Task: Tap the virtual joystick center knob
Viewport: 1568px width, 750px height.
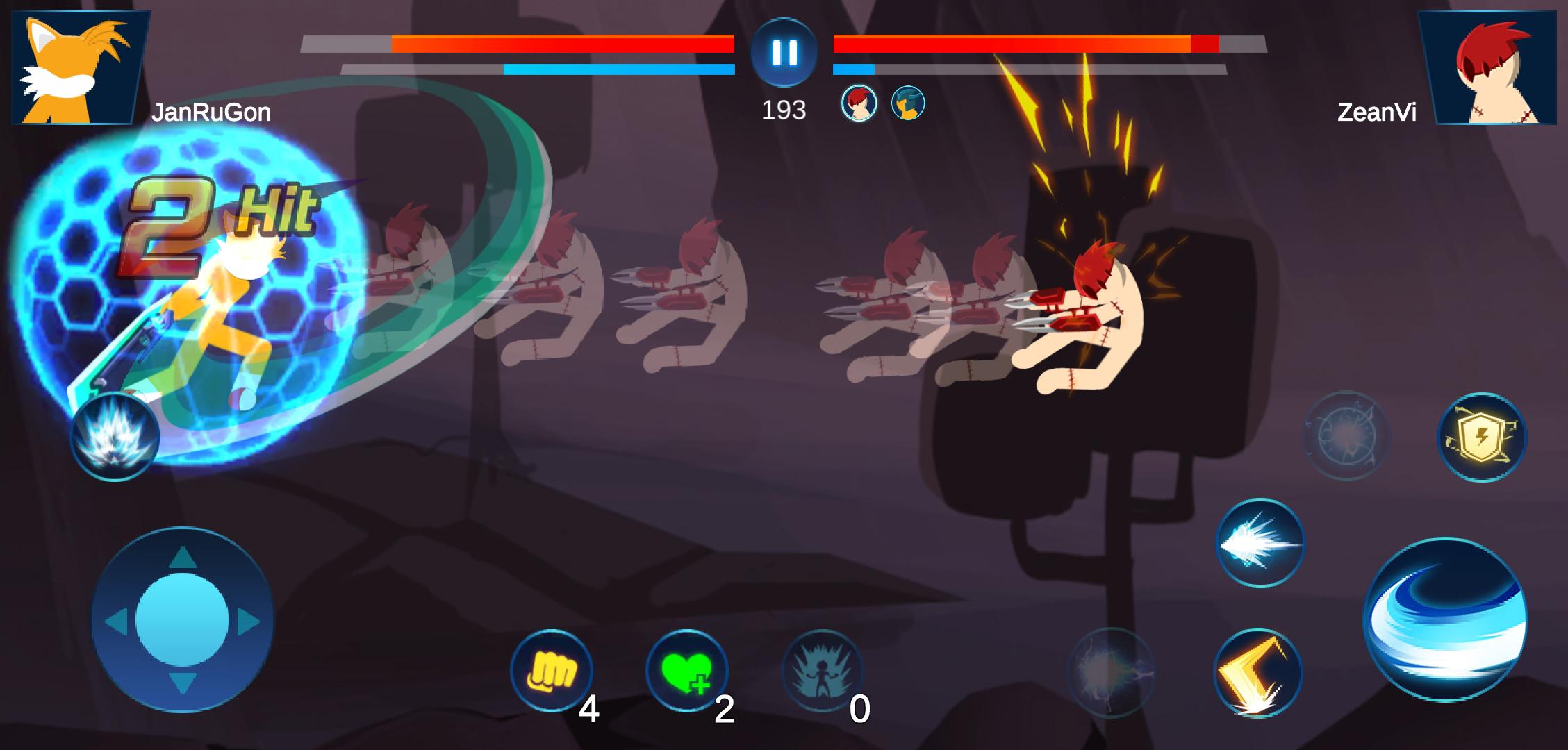Action: click(182, 619)
